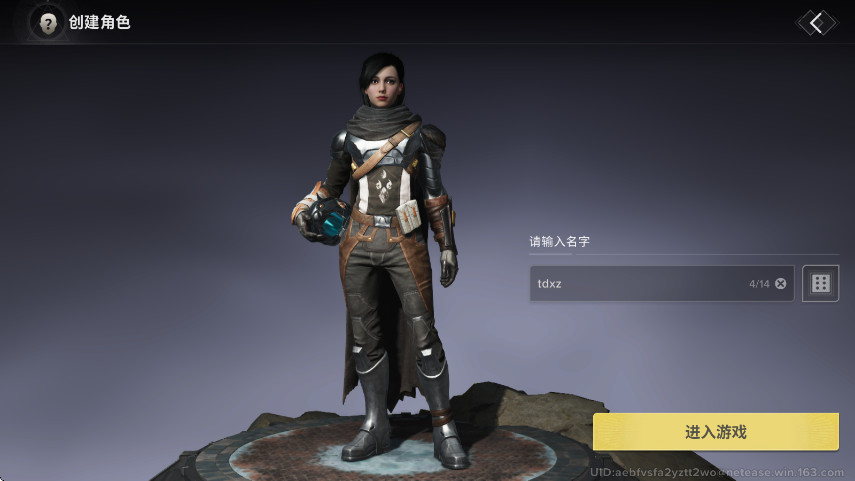Image resolution: width=855 pixels, height=481 pixels.
Task: Go back using the top-right arrow
Action: point(816,23)
